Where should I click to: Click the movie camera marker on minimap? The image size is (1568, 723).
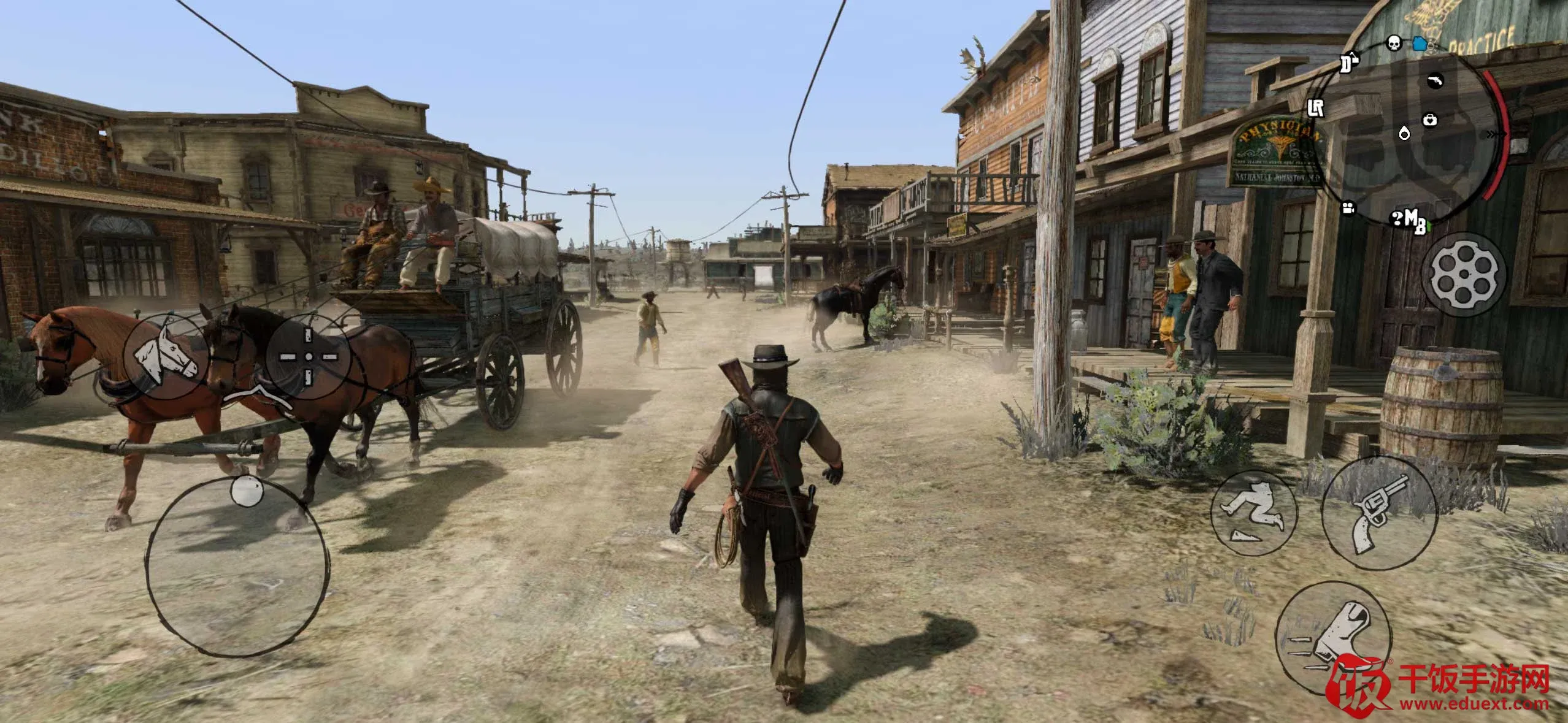(x=1348, y=208)
